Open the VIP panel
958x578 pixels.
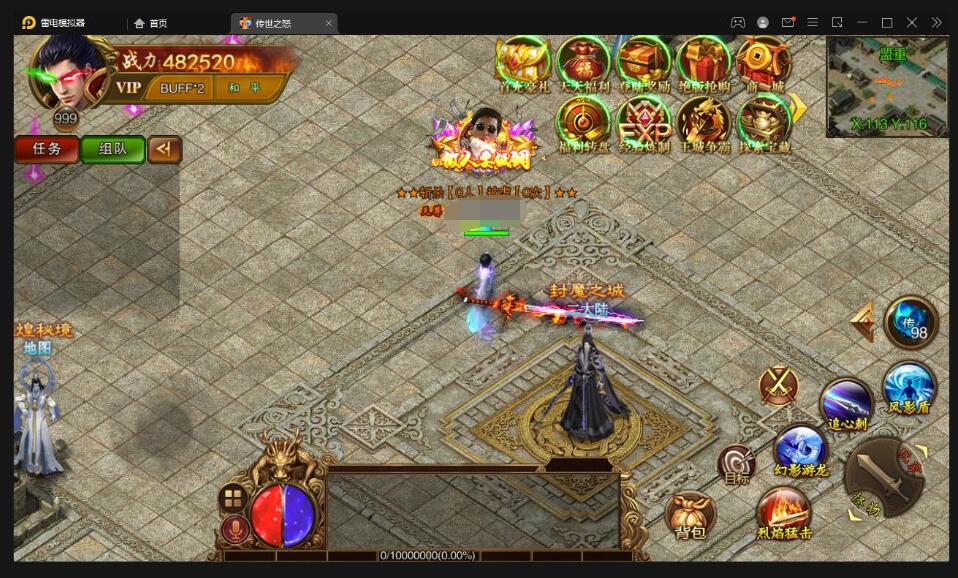(x=129, y=88)
